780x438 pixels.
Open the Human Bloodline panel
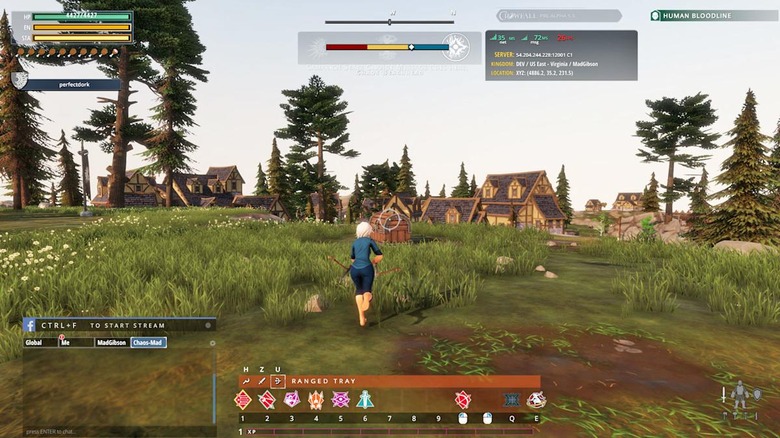click(711, 16)
